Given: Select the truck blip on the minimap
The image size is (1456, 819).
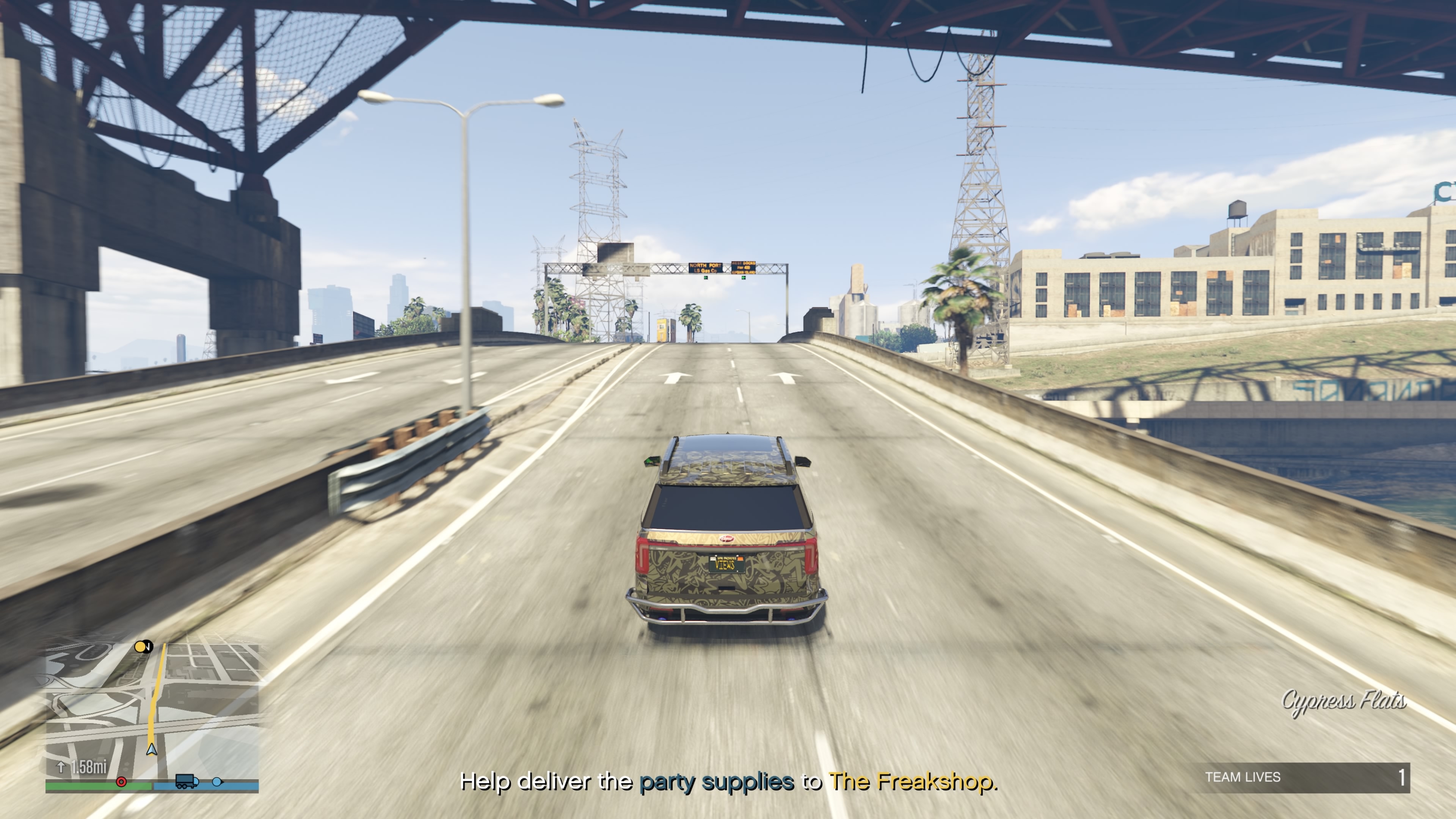Looking at the screenshot, I should click(187, 781).
